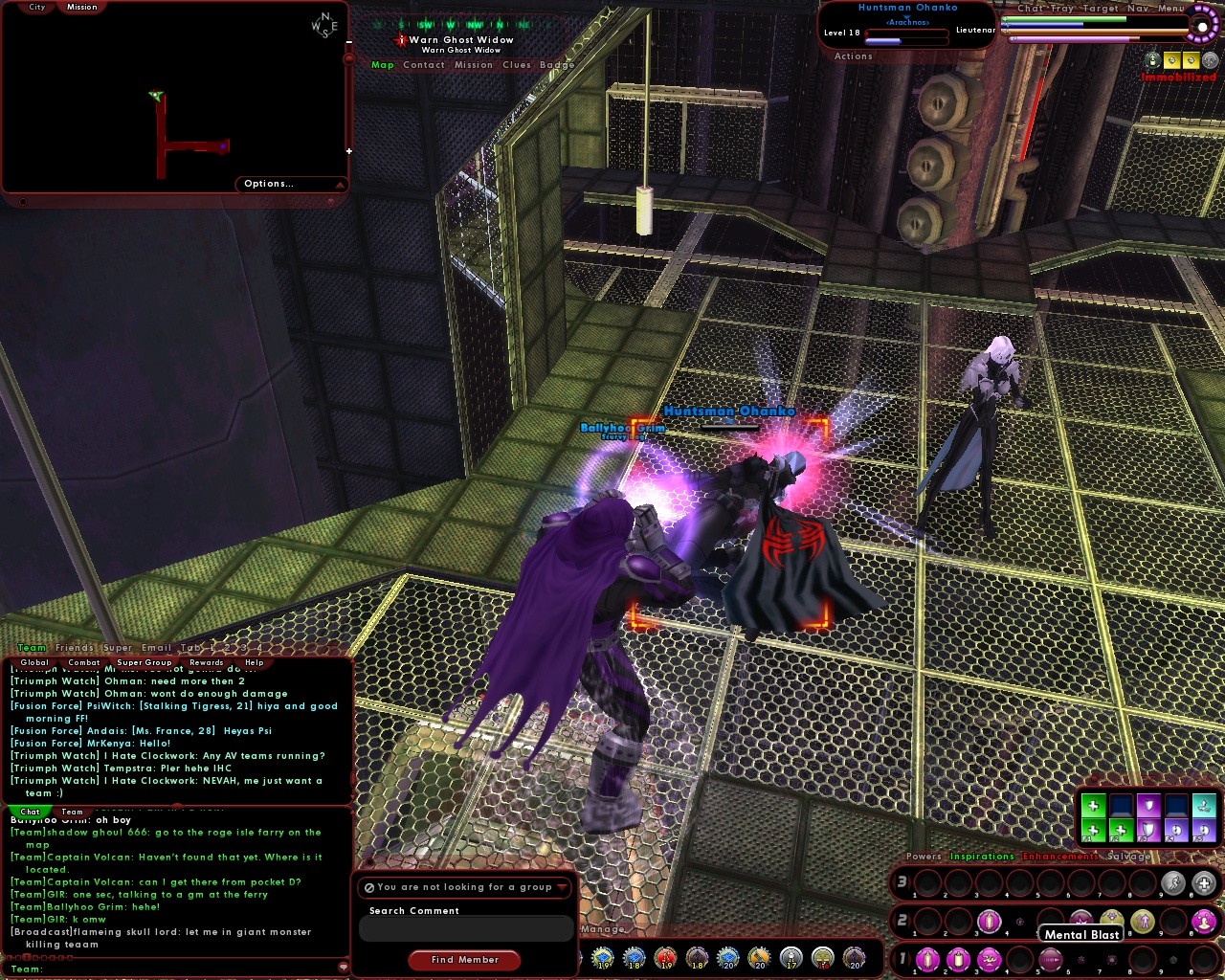
Task: Click the compass rose on the minimap
Action: 323,24
